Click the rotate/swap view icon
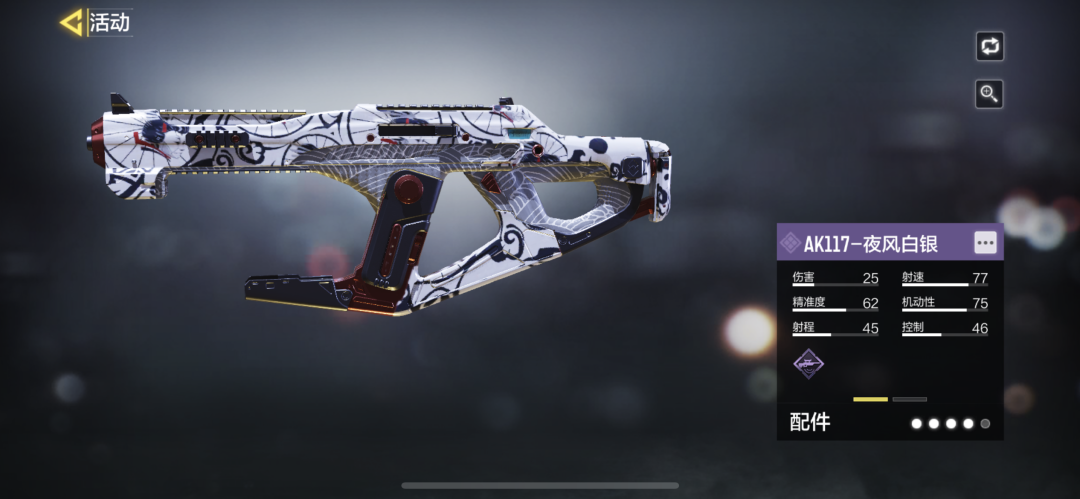 pyautogui.click(x=989, y=46)
